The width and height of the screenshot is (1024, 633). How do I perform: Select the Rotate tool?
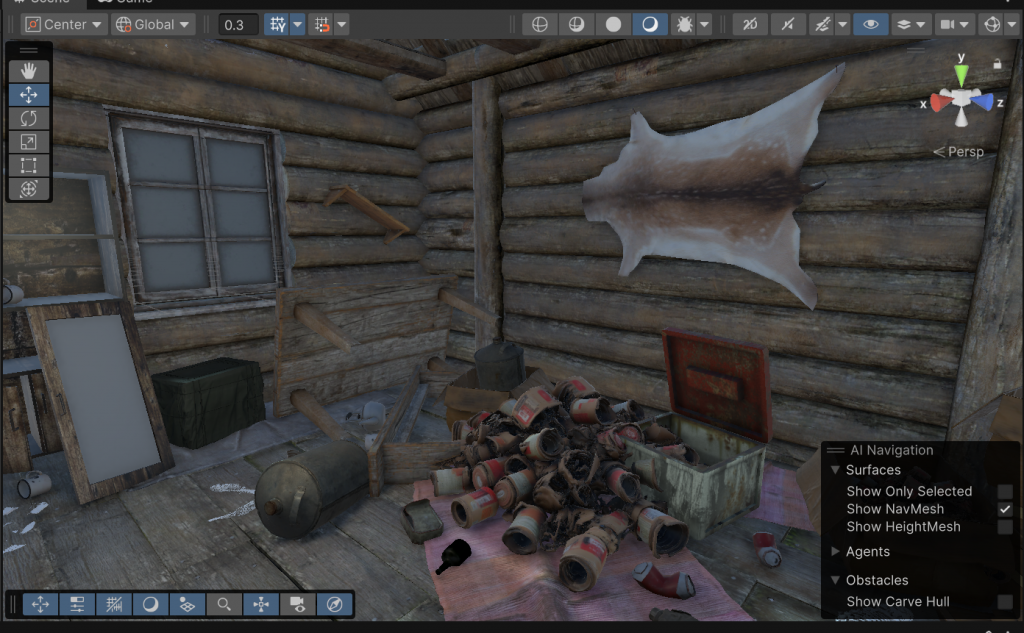tap(29, 118)
